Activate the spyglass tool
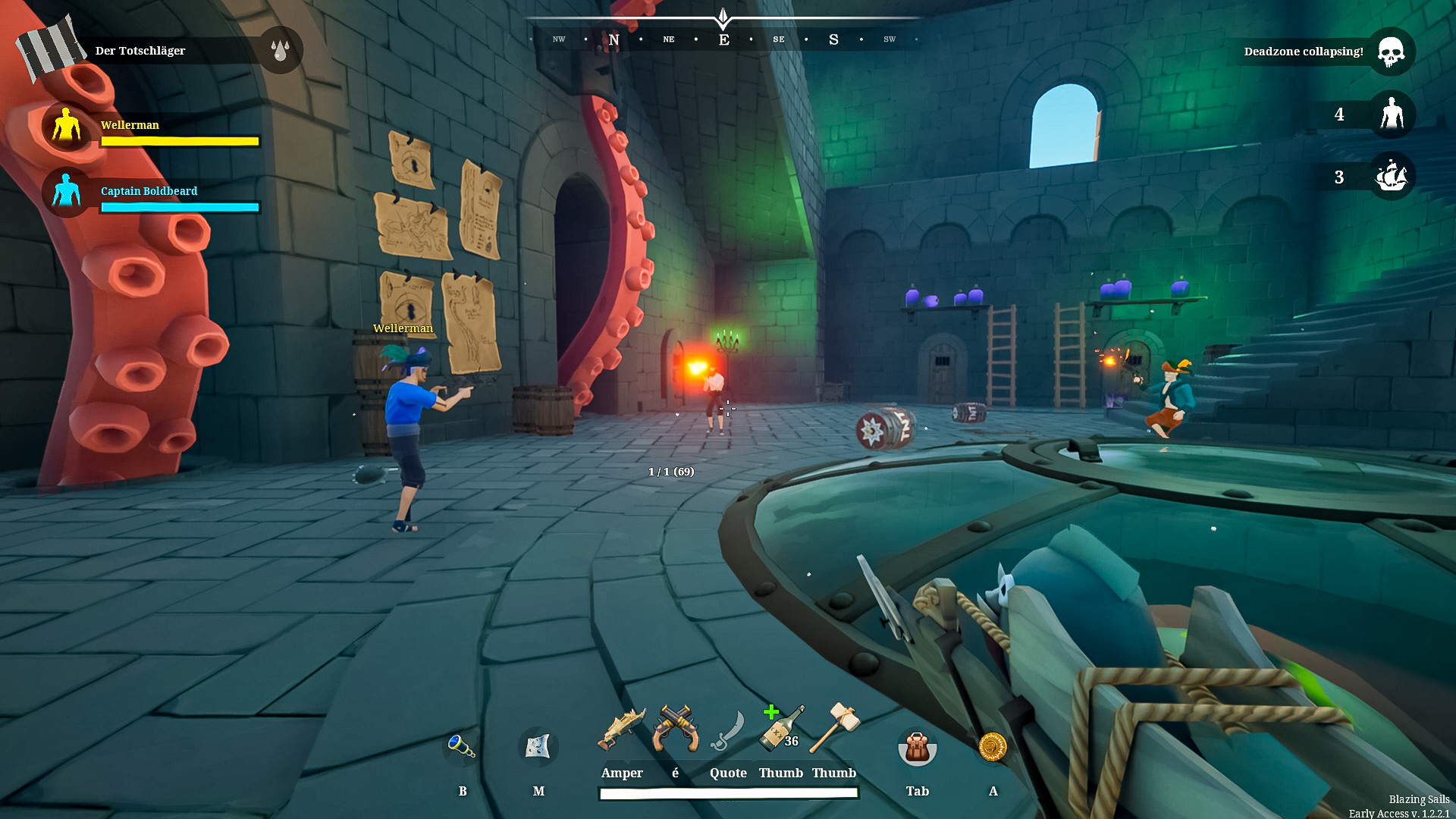The width and height of the screenshot is (1456, 819). [461, 747]
